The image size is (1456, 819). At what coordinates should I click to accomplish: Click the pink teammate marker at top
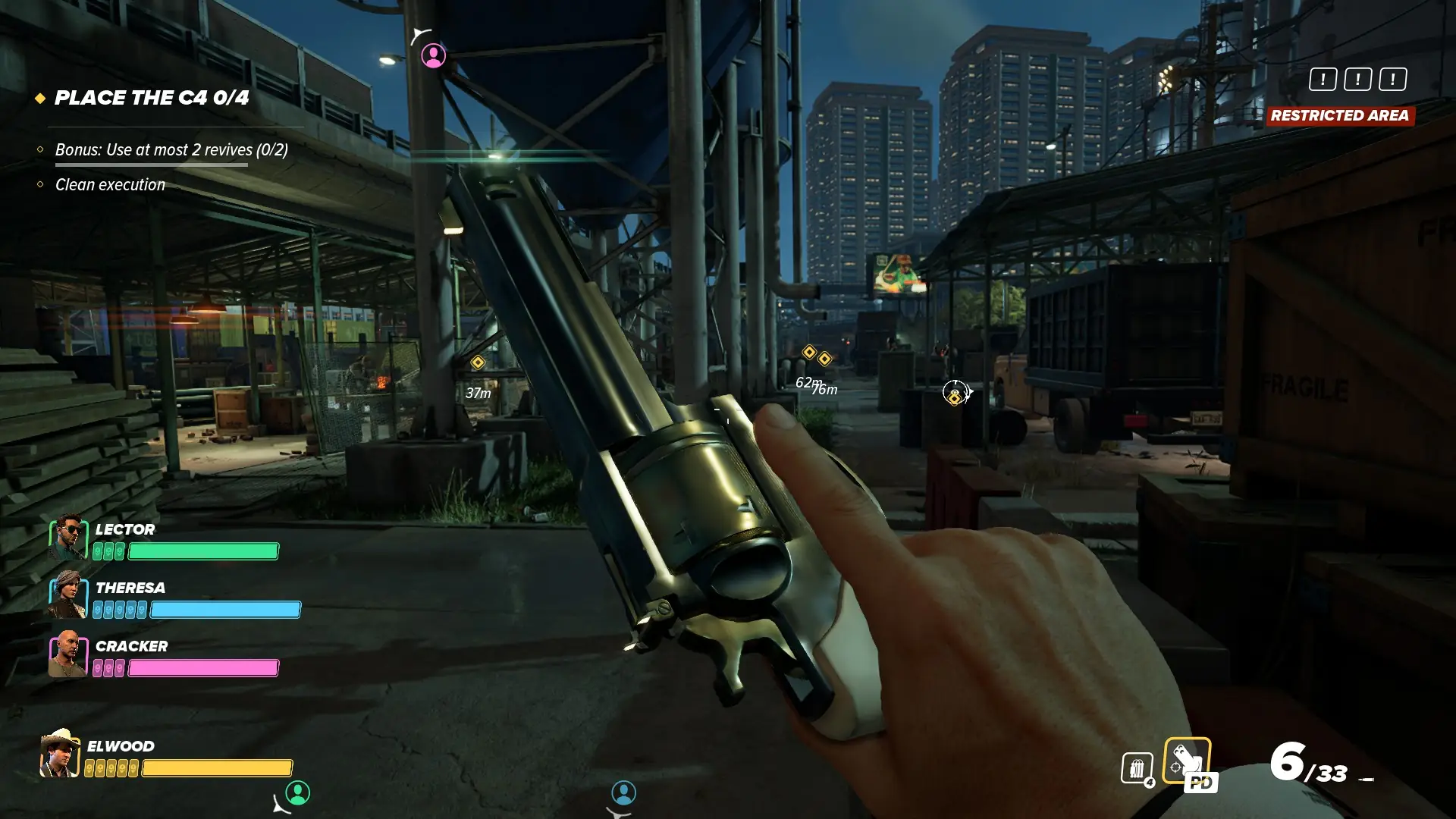coord(433,55)
